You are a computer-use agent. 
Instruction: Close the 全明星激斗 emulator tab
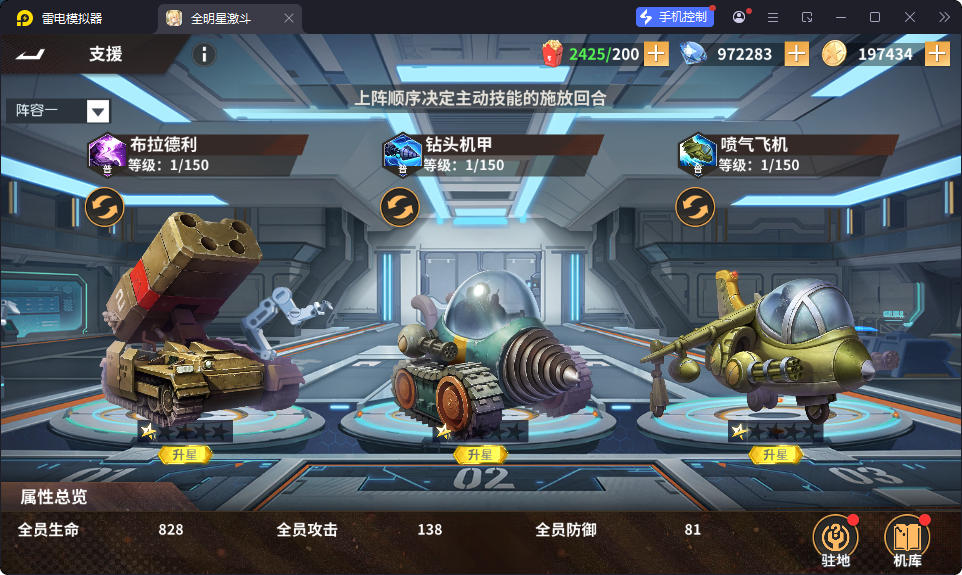coord(289,18)
